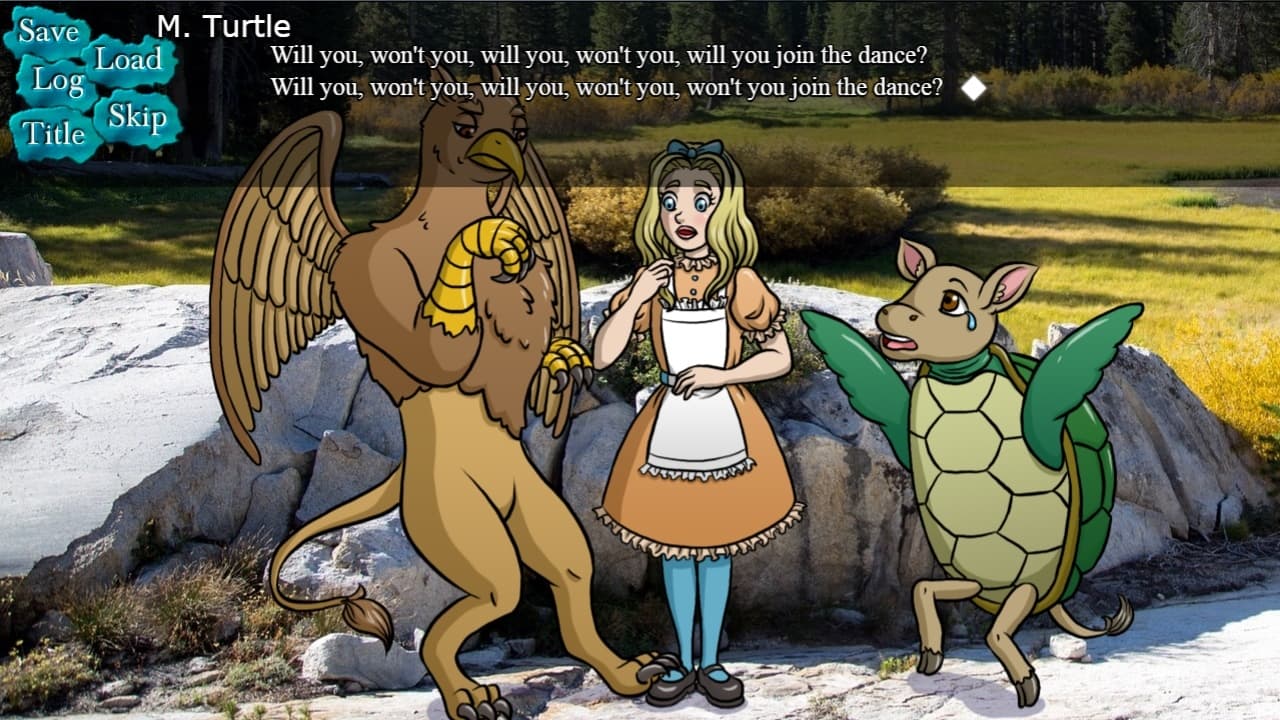
Task: Open the Load save-slot list
Action: point(127,60)
